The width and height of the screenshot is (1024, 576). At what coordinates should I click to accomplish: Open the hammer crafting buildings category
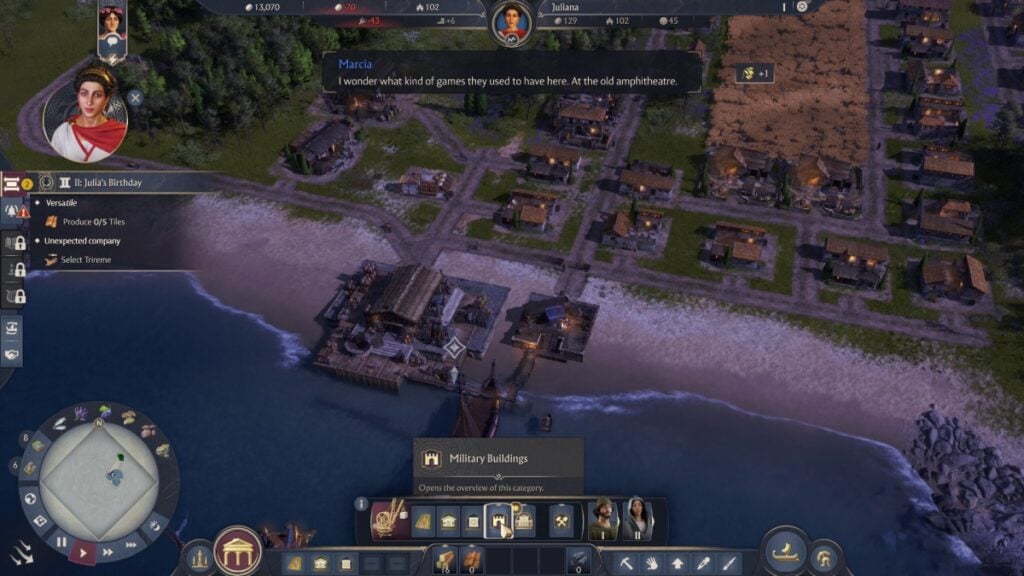[x=562, y=520]
